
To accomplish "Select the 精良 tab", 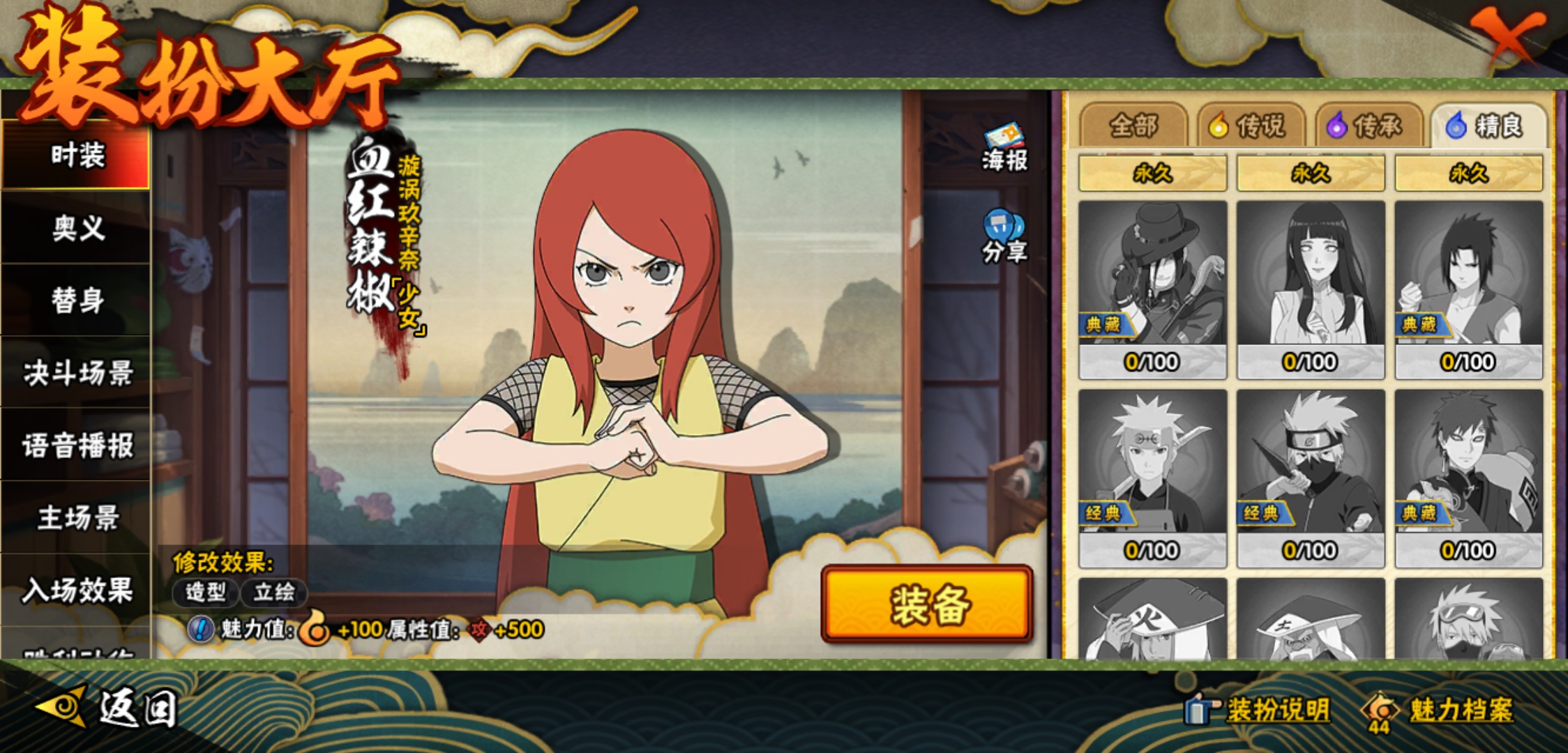I will (1487, 126).
